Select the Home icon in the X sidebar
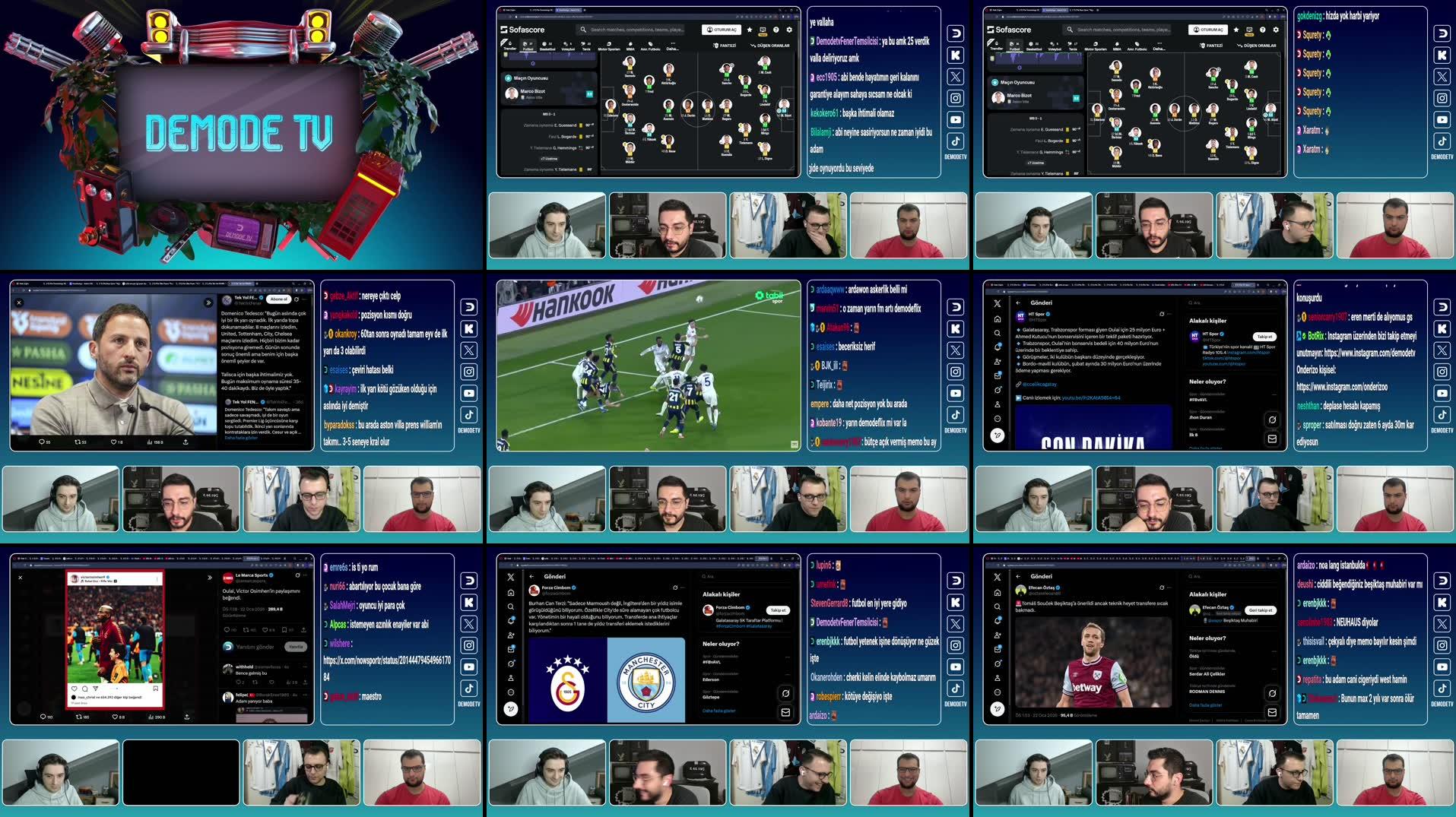1456x817 pixels. click(998, 318)
